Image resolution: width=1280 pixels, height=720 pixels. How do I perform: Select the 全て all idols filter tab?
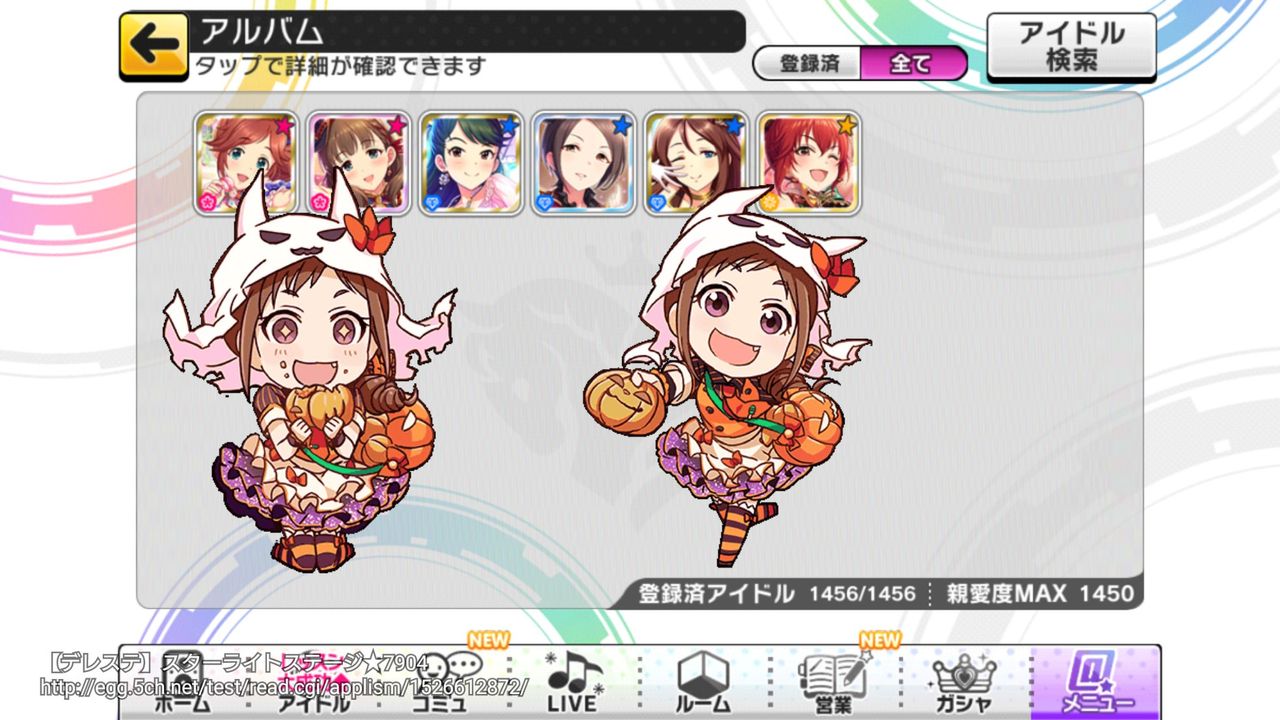click(x=912, y=62)
